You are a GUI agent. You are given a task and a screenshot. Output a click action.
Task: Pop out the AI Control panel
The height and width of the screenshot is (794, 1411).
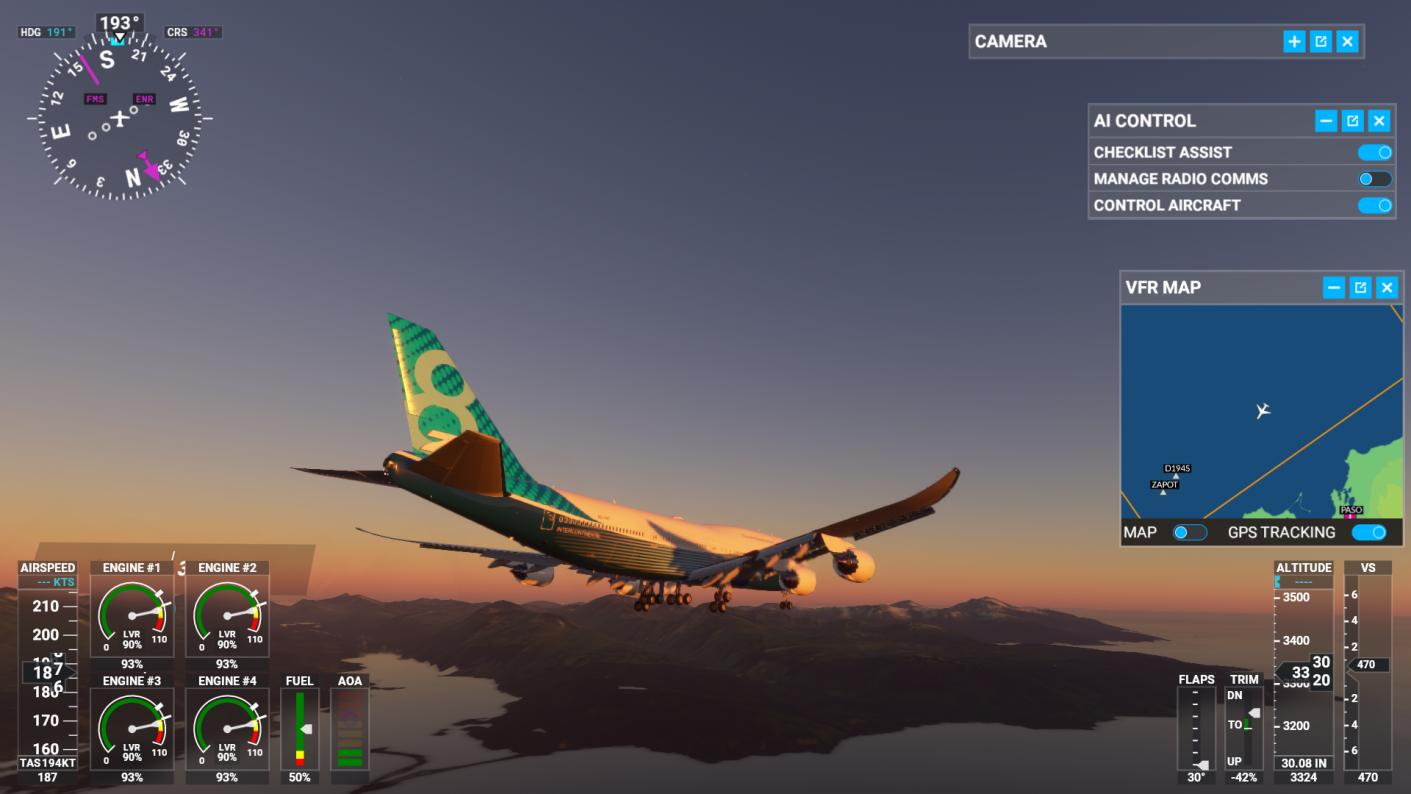pos(1352,120)
